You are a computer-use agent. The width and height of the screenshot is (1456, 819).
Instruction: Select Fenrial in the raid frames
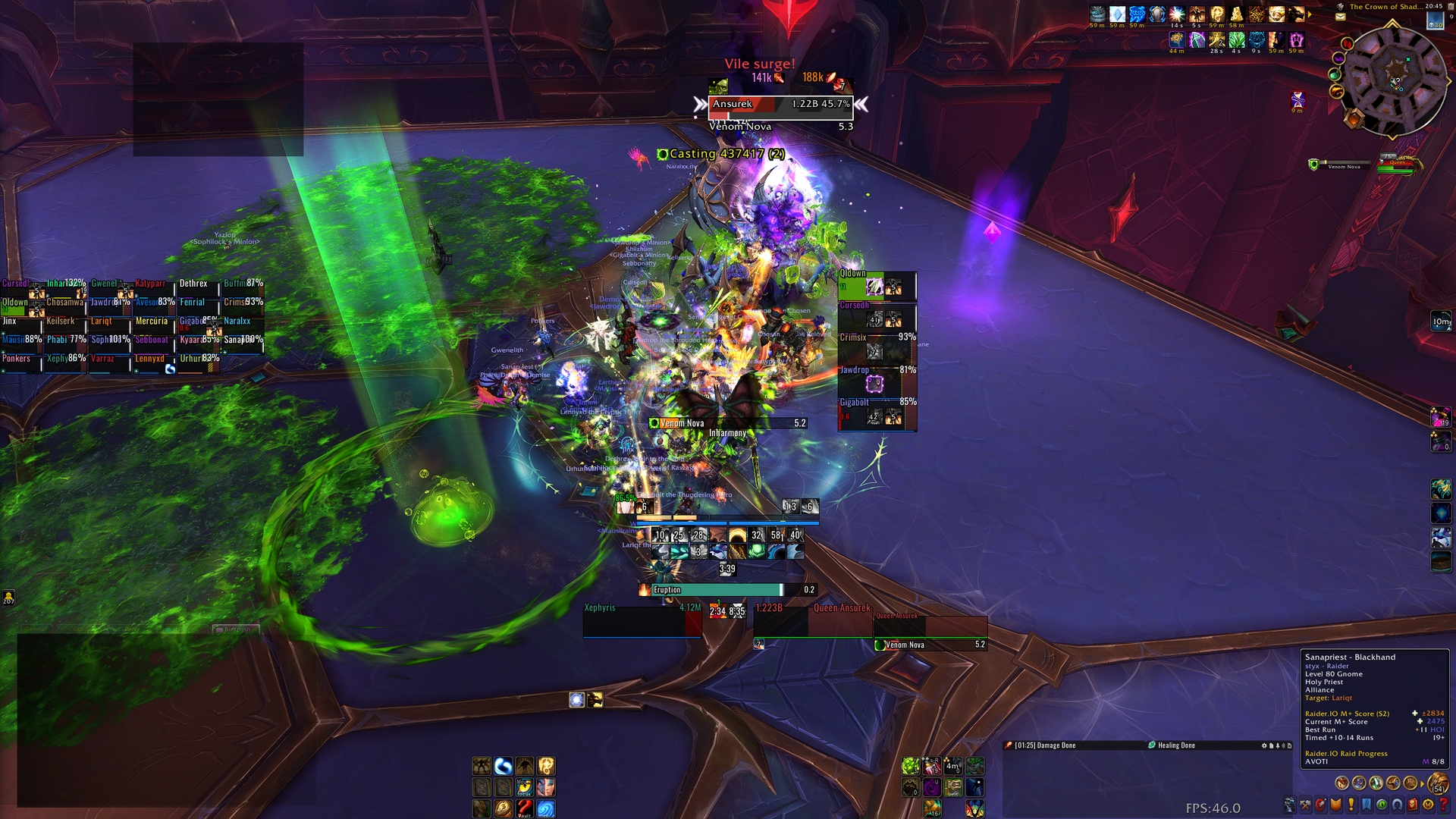(x=199, y=307)
